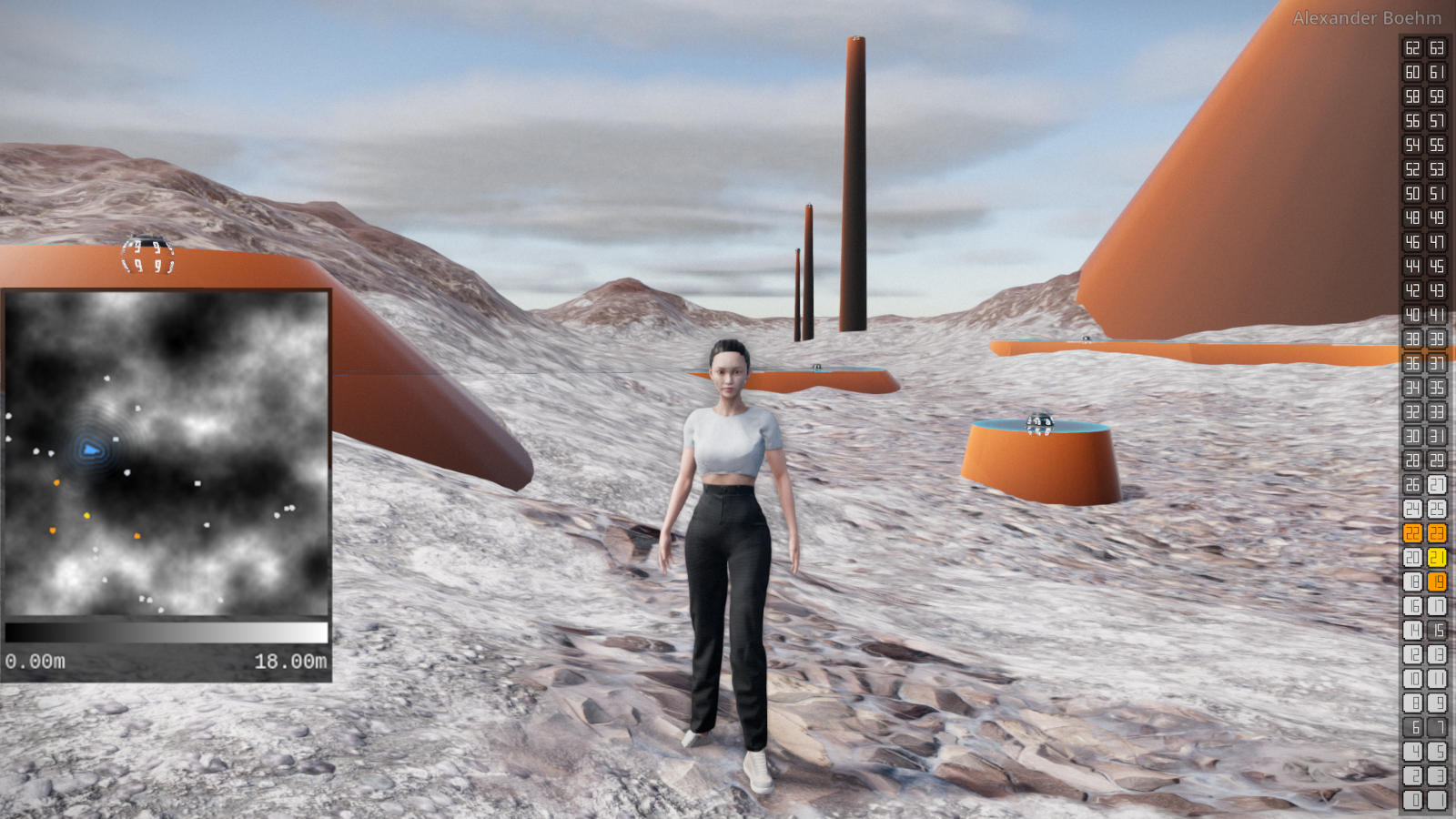
Task: Choose the orange tile numbered 22
Action: [x=1412, y=533]
